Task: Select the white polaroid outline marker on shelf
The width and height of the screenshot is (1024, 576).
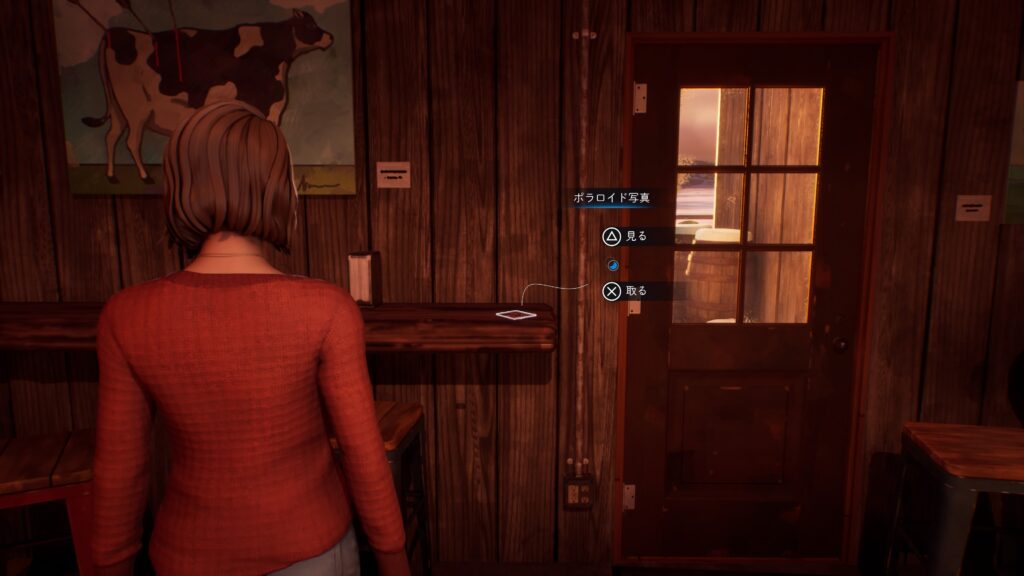Action: pyautogui.click(x=515, y=315)
